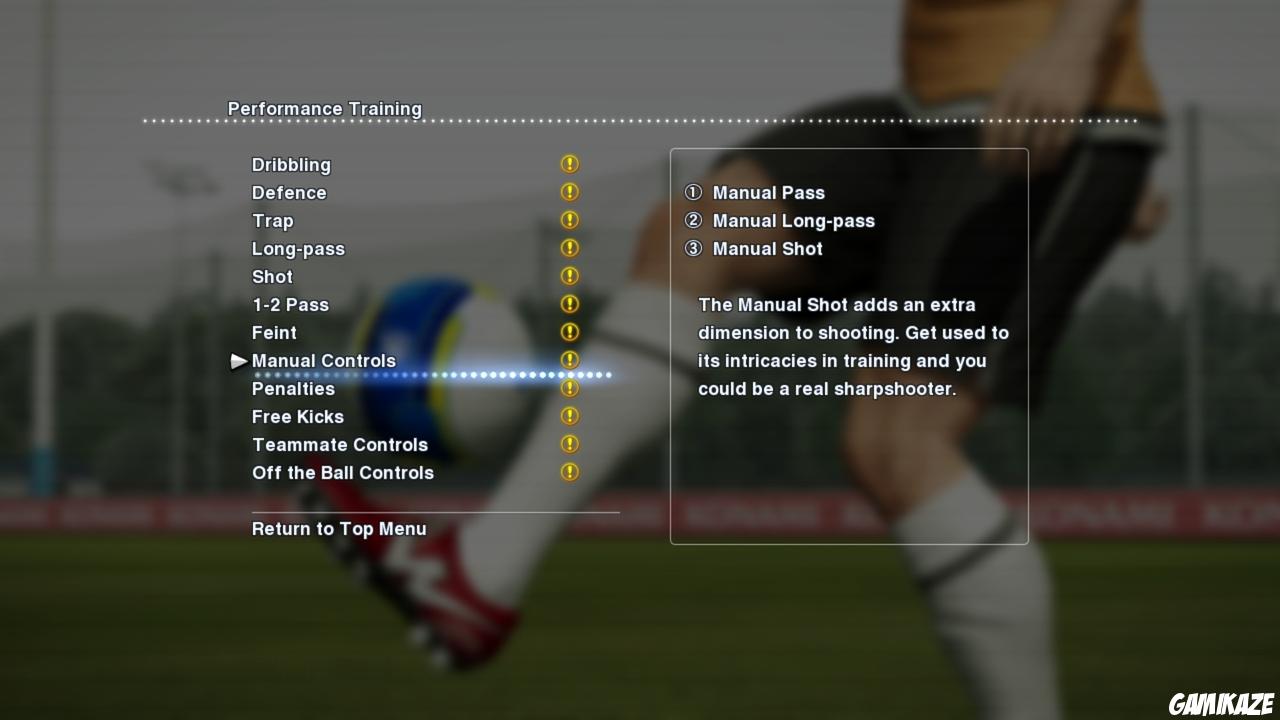Select the 1-2 Pass training entry
This screenshot has width=1280, height=720.
(x=290, y=304)
